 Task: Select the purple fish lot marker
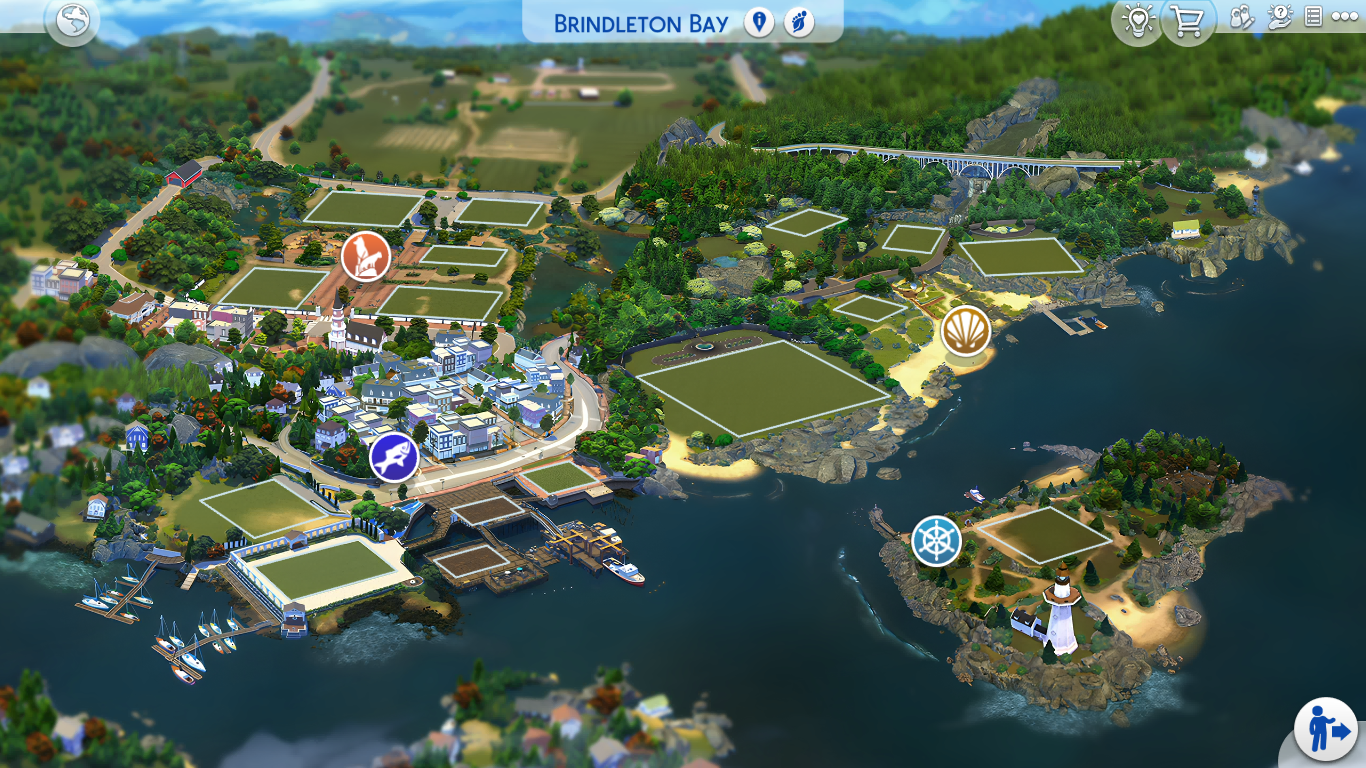(394, 458)
